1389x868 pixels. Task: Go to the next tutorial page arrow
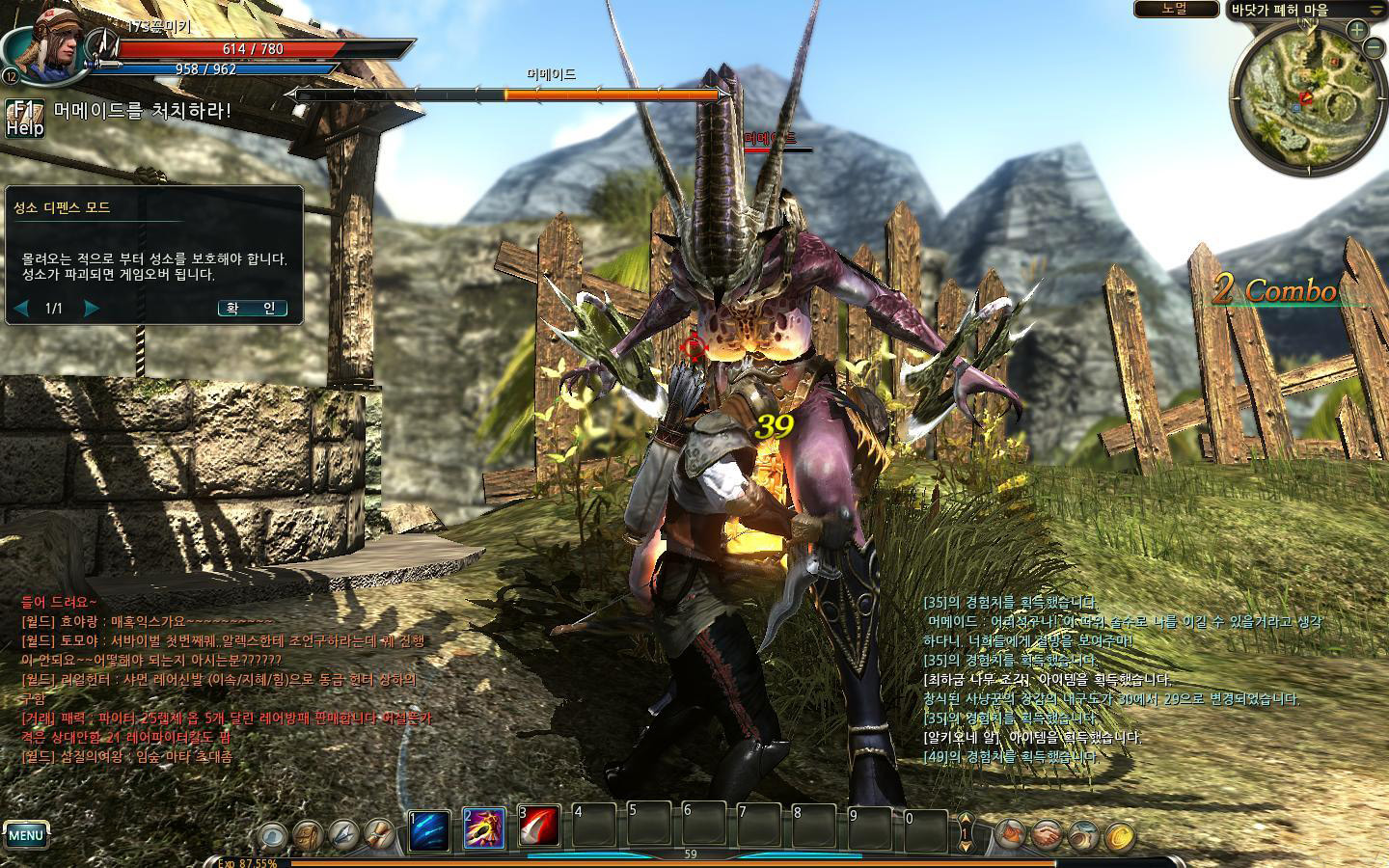(x=92, y=309)
